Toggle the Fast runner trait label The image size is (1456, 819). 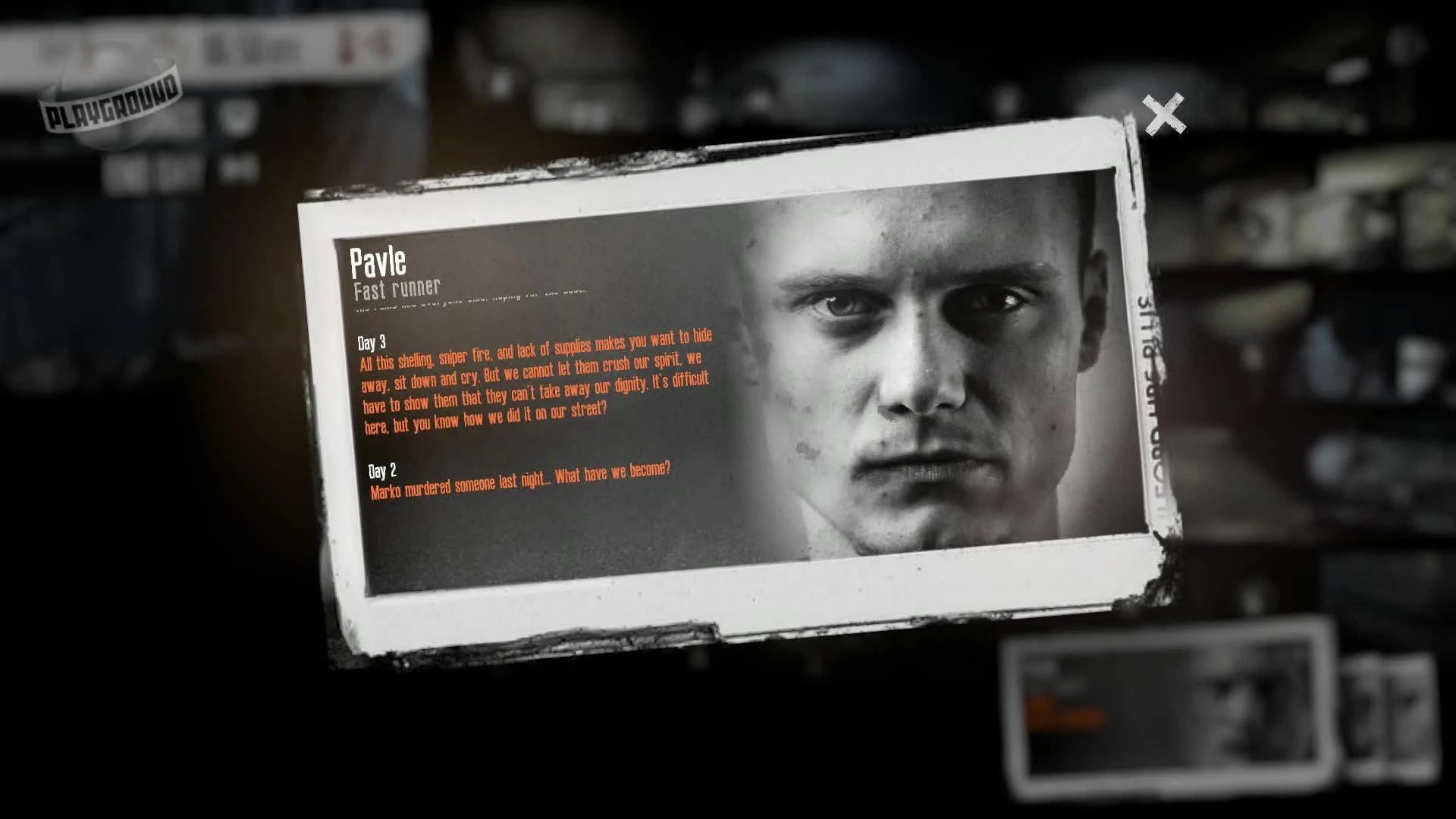[395, 287]
